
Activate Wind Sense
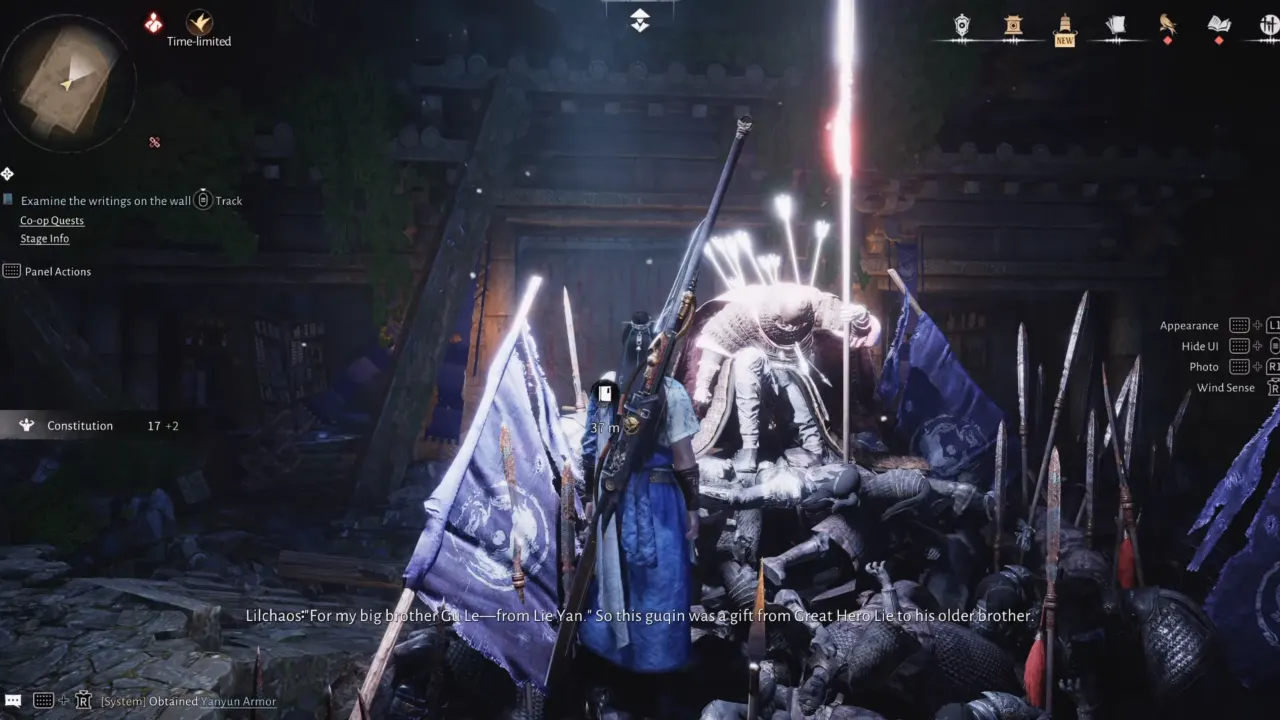1225,388
